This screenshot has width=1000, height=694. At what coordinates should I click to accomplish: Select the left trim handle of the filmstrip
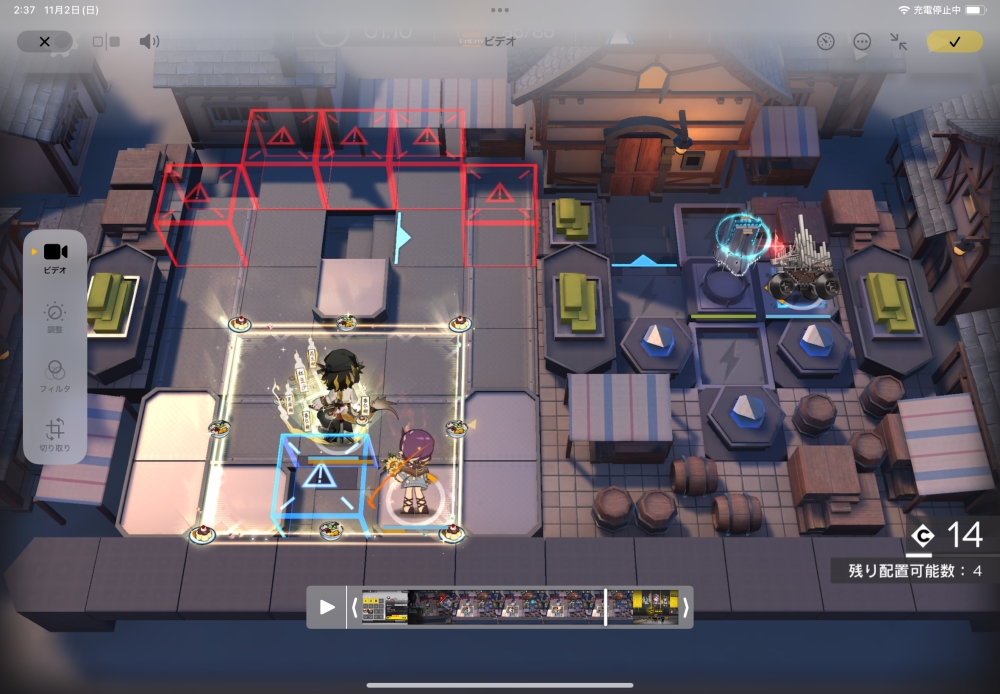click(x=353, y=607)
